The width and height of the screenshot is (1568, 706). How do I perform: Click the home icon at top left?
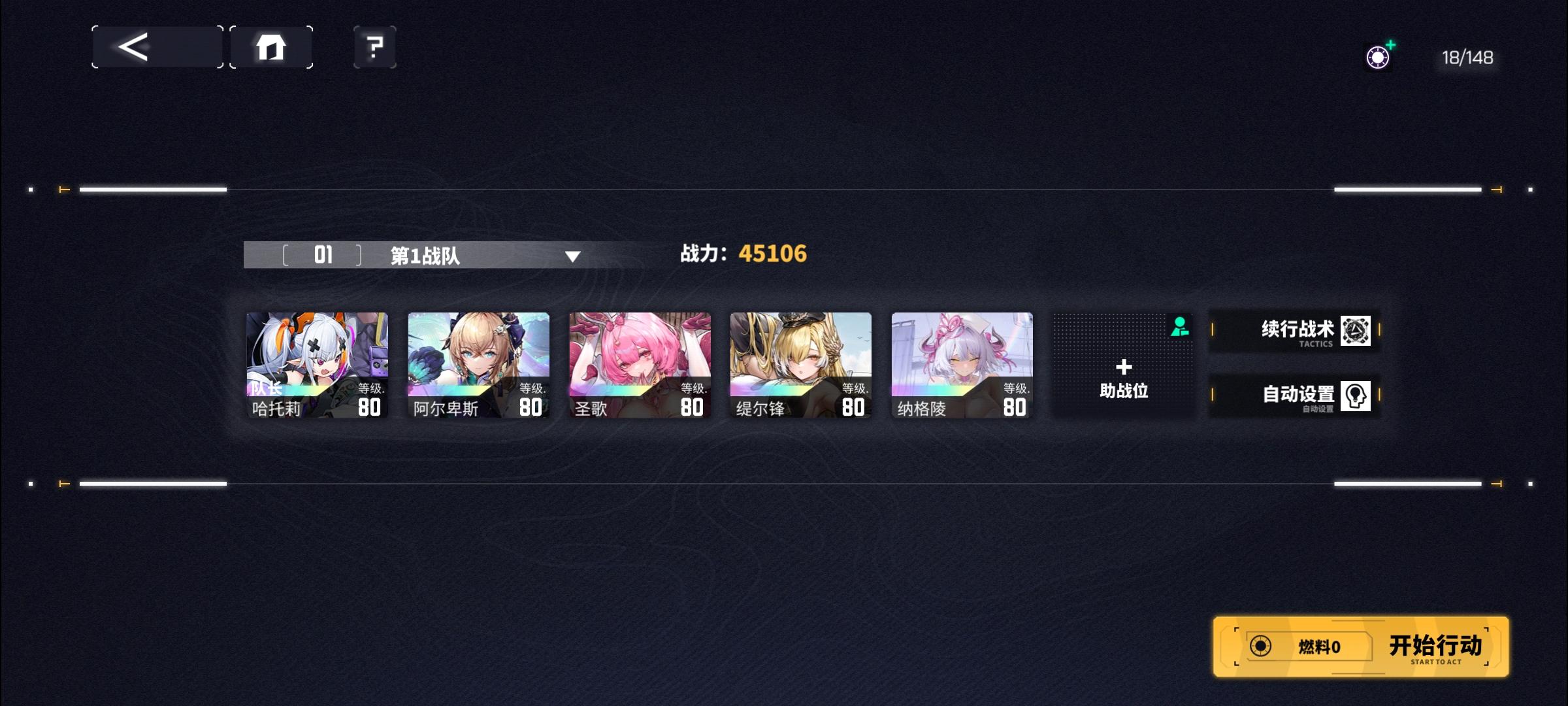(271, 46)
